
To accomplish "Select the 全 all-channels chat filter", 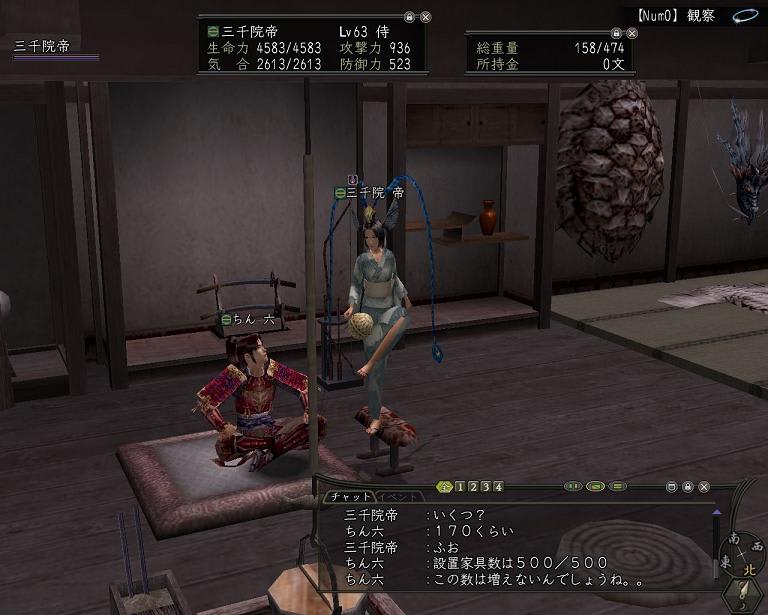I will tap(445, 487).
